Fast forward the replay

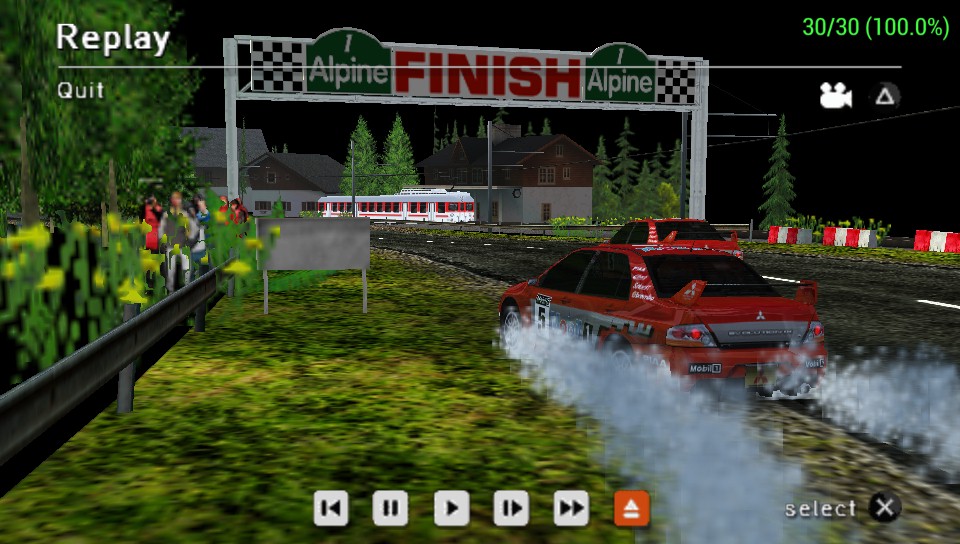click(571, 508)
